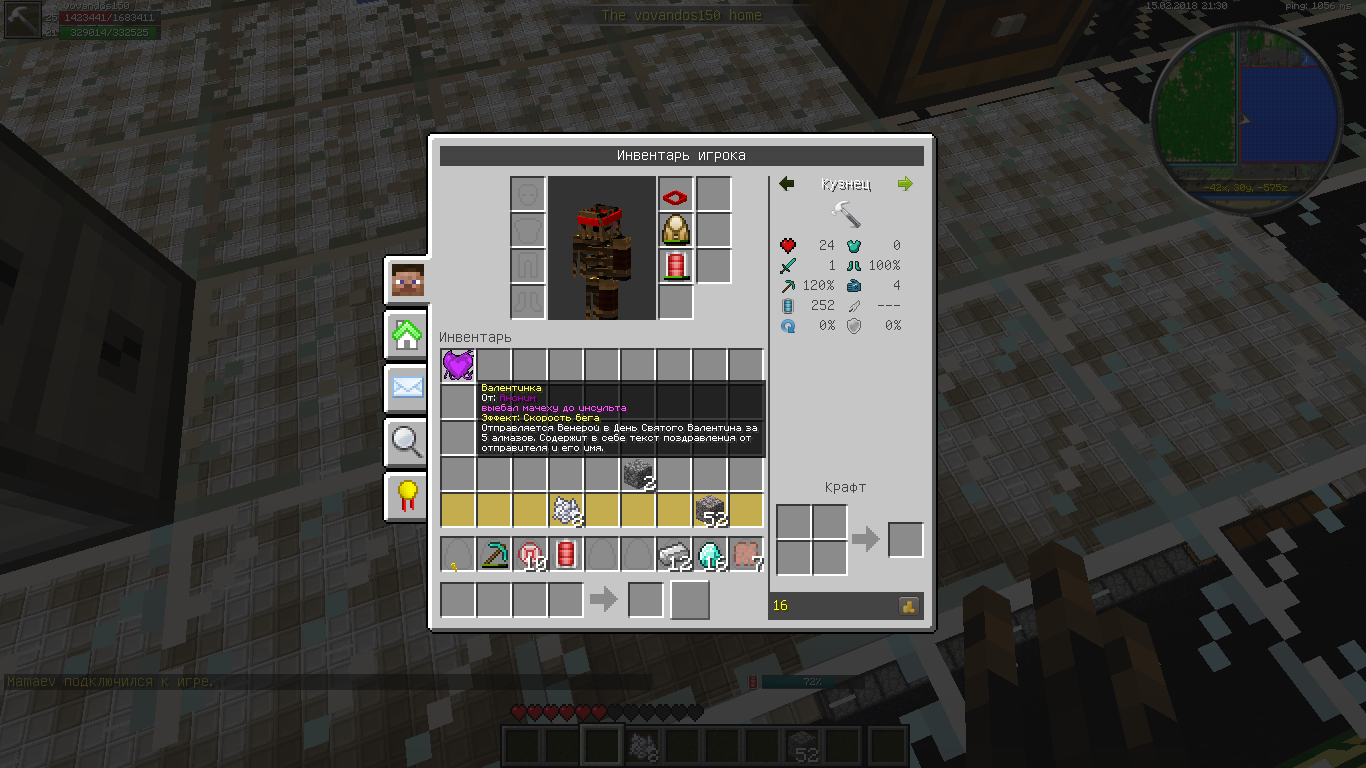Image resolution: width=1366 pixels, height=768 pixels.
Task: Go to next class with green arrow
Action: pos(905,184)
